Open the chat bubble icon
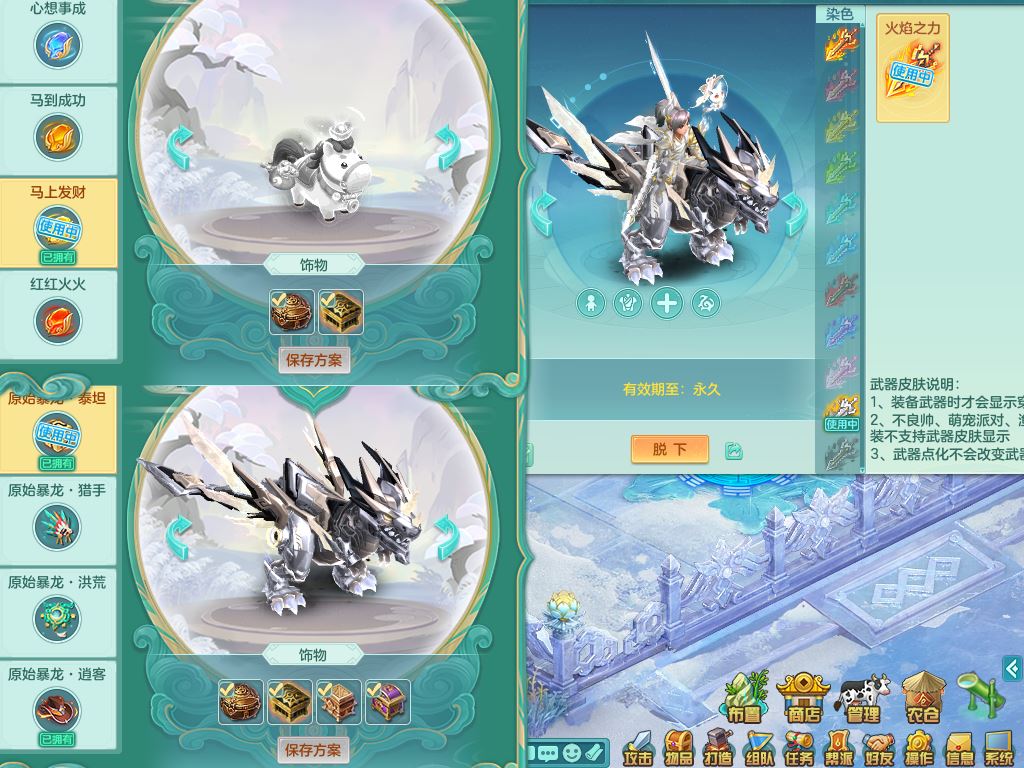 point(548,752)
